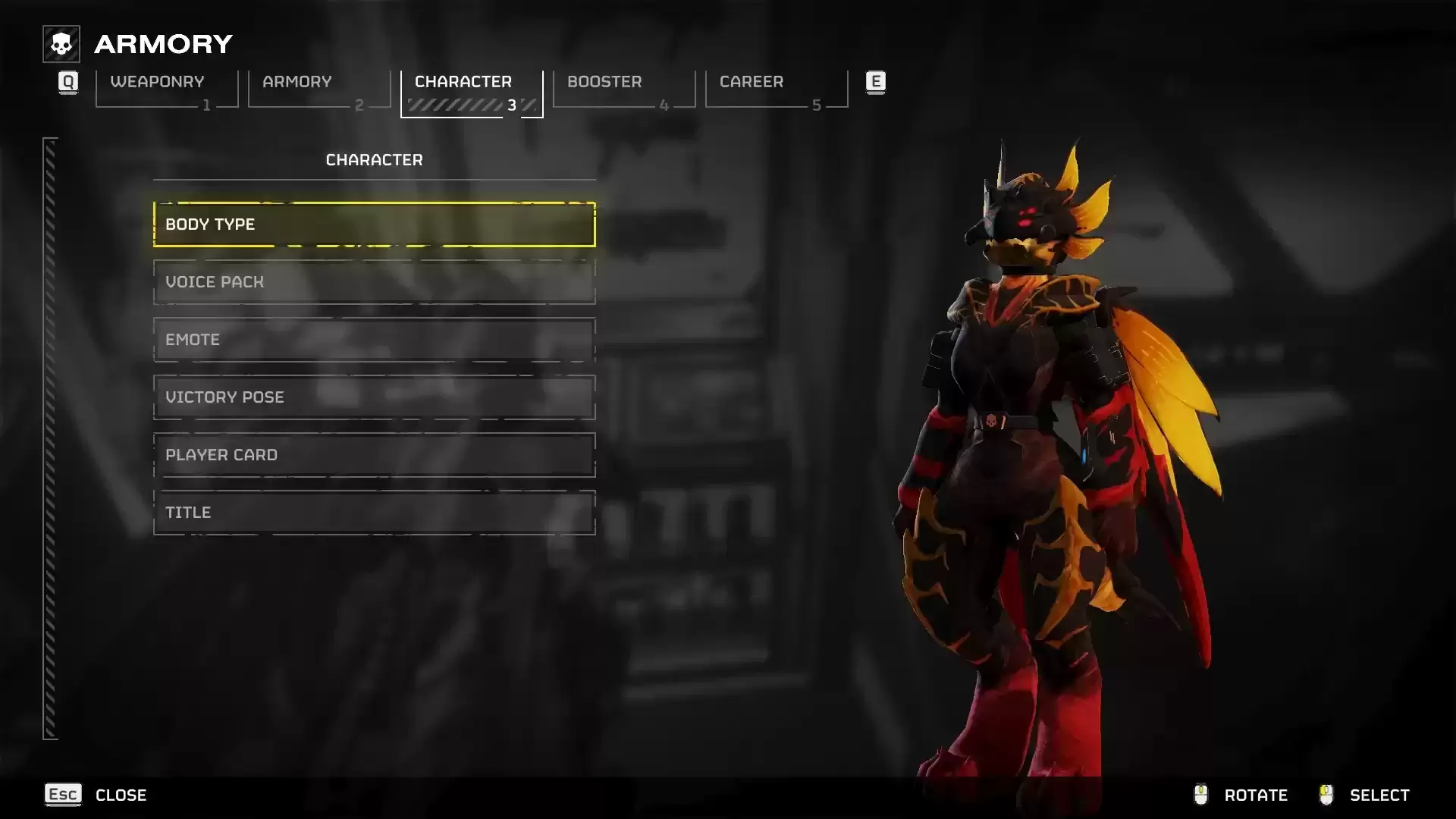Image resolution: width=1456 pixels, height=819 pixels.
Task: Open Victory Pose customization
Action: (374, 397)
